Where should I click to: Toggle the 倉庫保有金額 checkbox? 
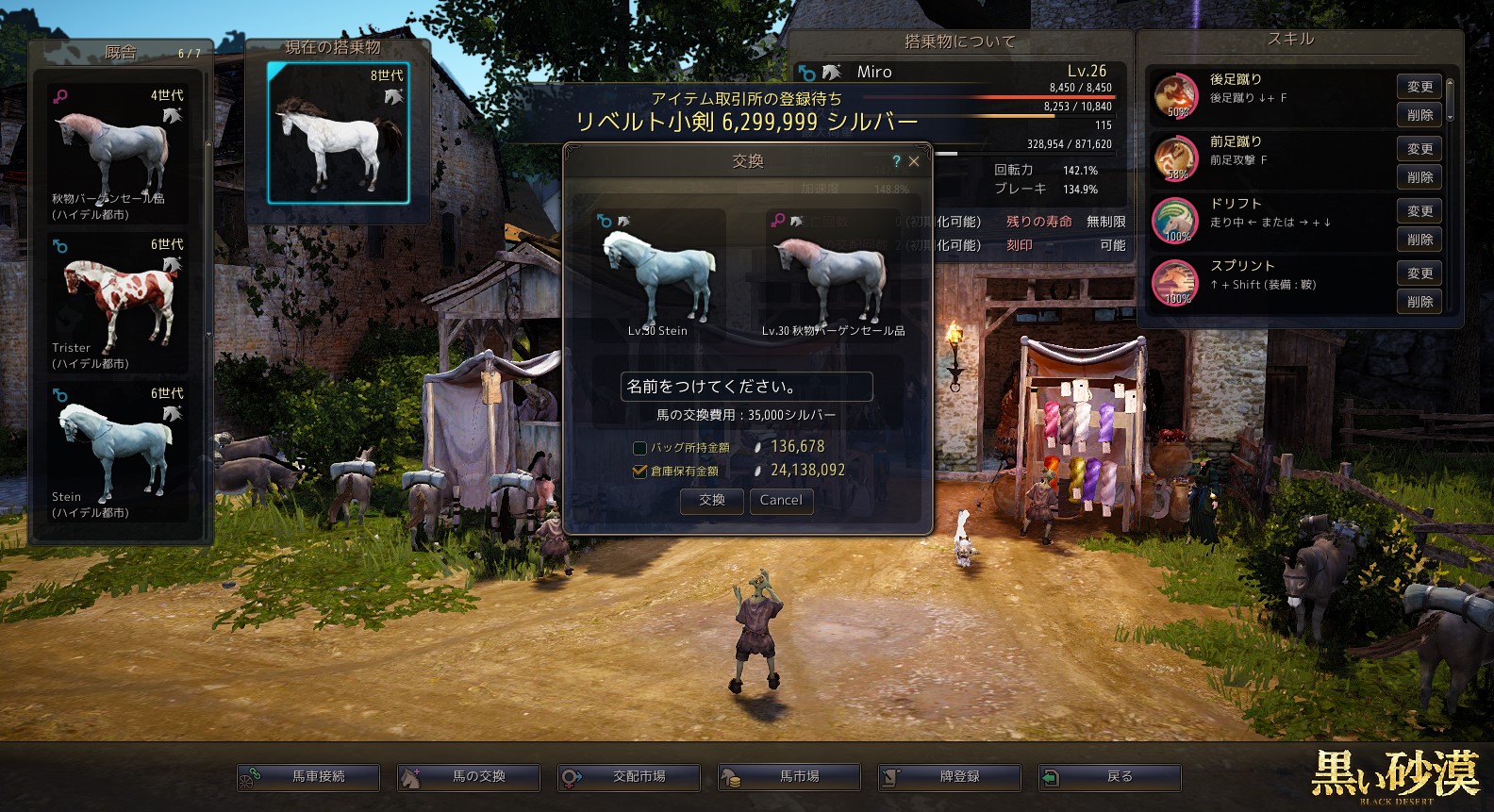point(639,471)
